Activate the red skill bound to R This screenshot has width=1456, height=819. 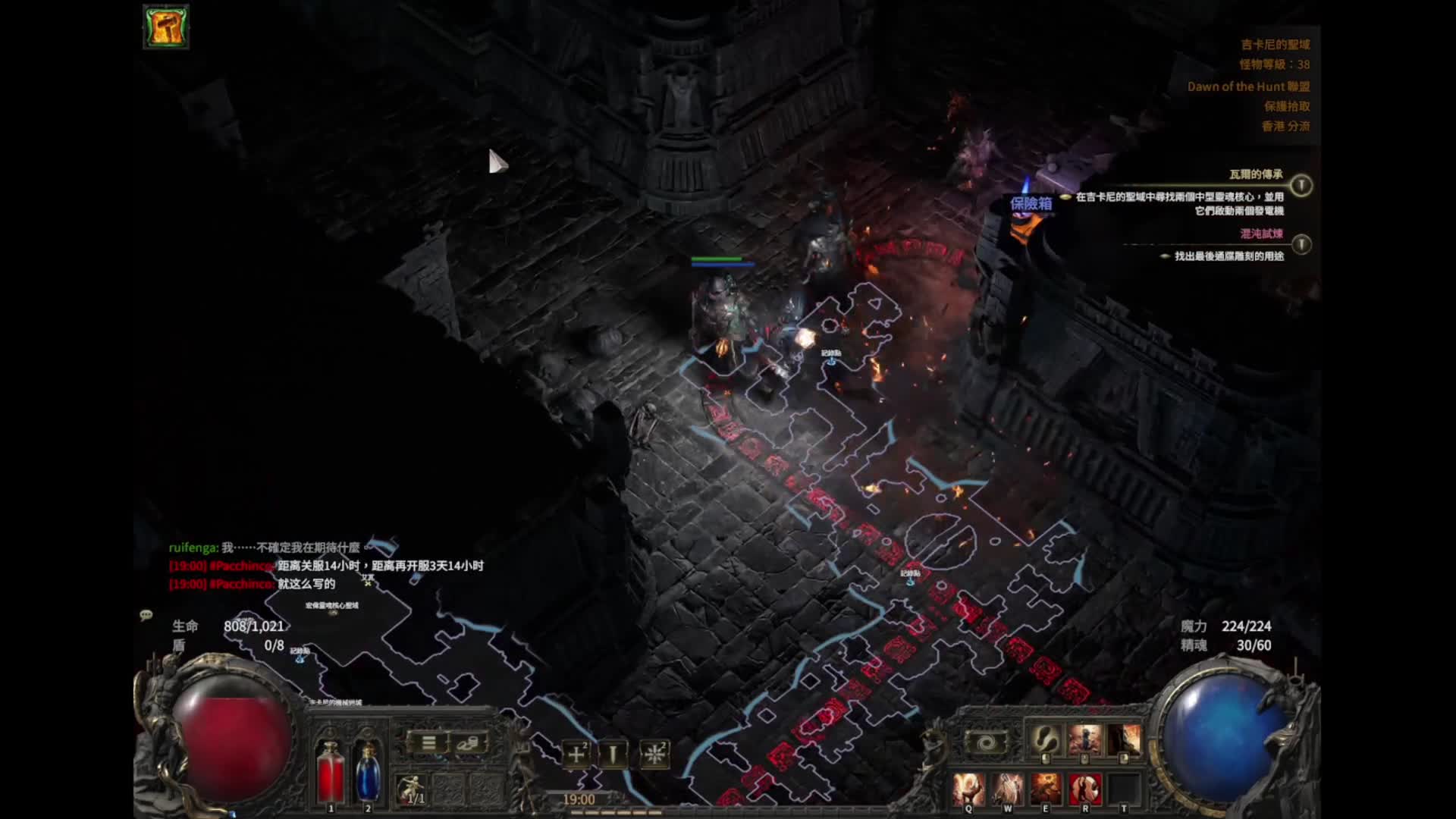[x=1084, y=789]
